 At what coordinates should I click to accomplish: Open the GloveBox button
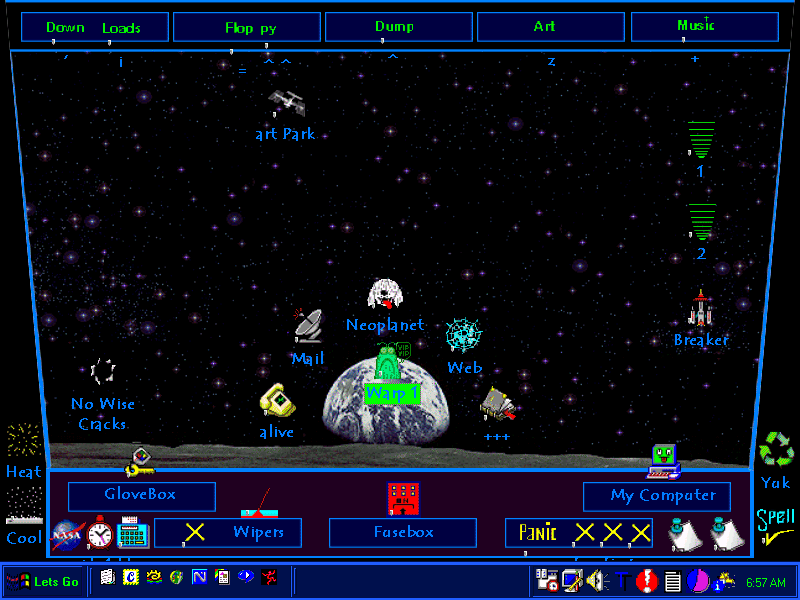141,496
